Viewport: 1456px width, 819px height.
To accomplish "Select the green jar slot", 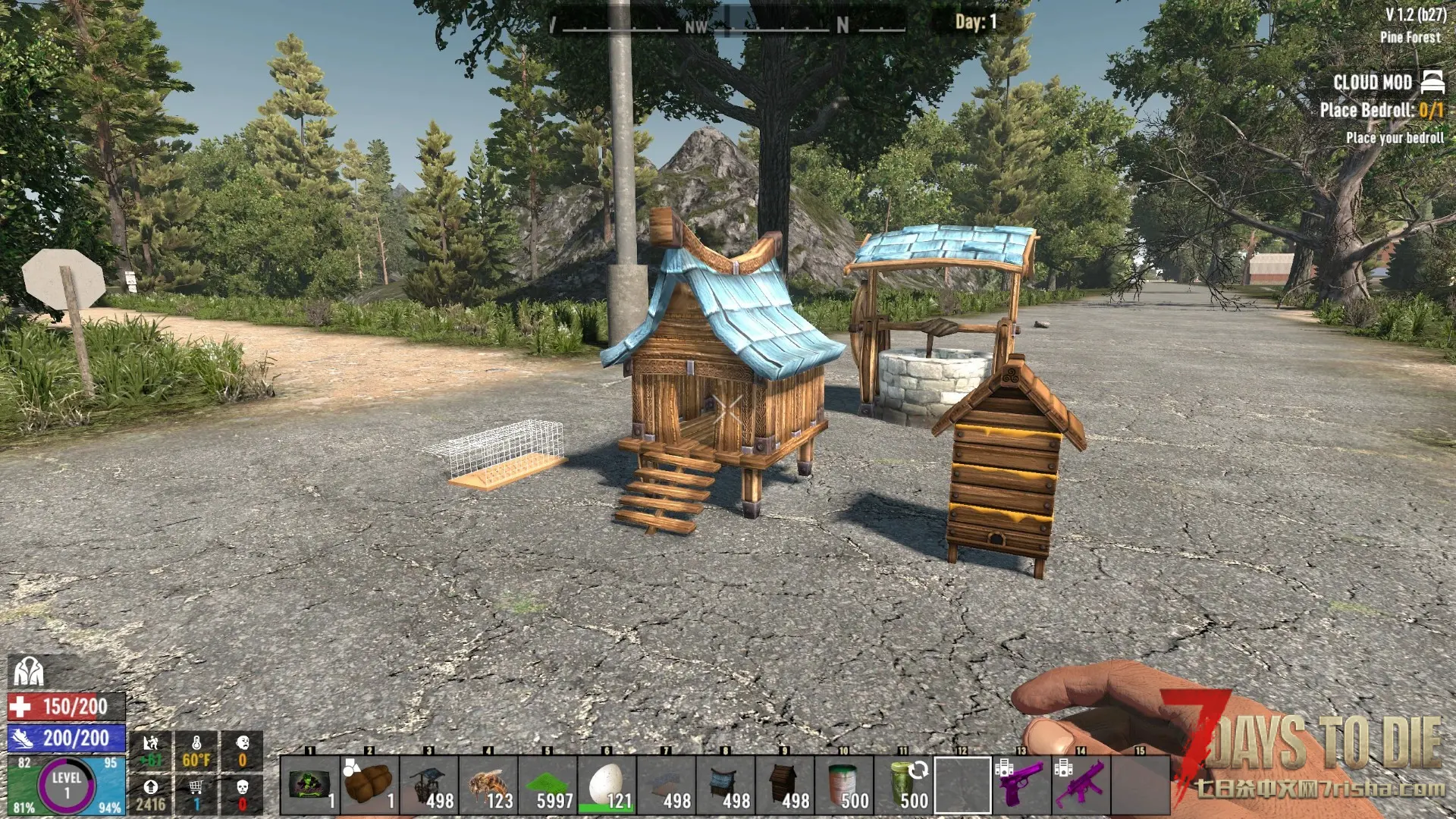I will coord(903,786).
